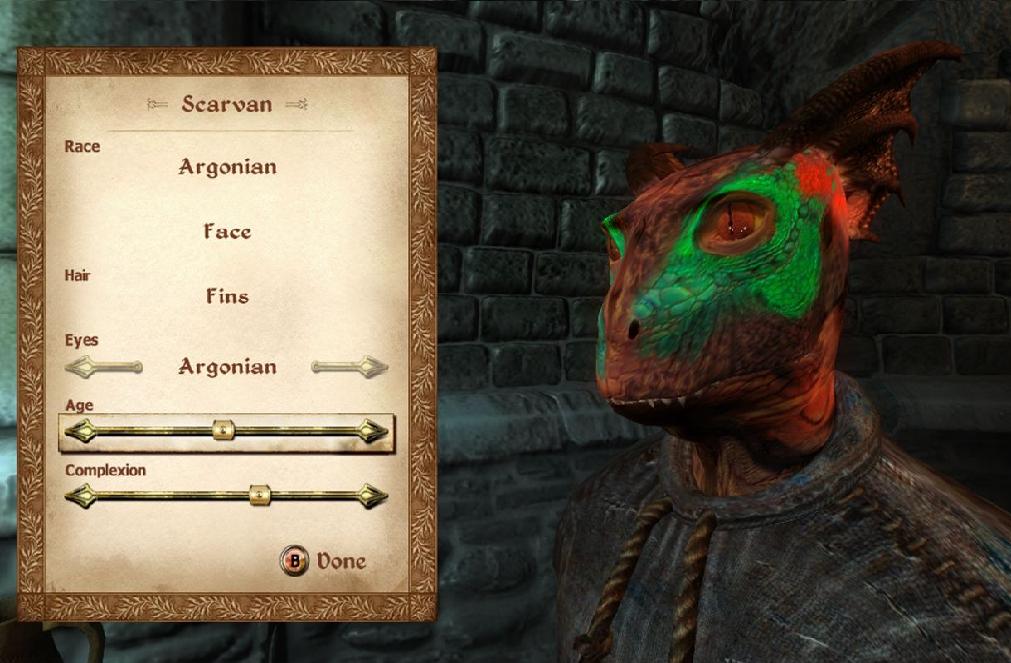Increase complexion with right arrow
The height and width of the screenshot is (663, 1011).
373,495
